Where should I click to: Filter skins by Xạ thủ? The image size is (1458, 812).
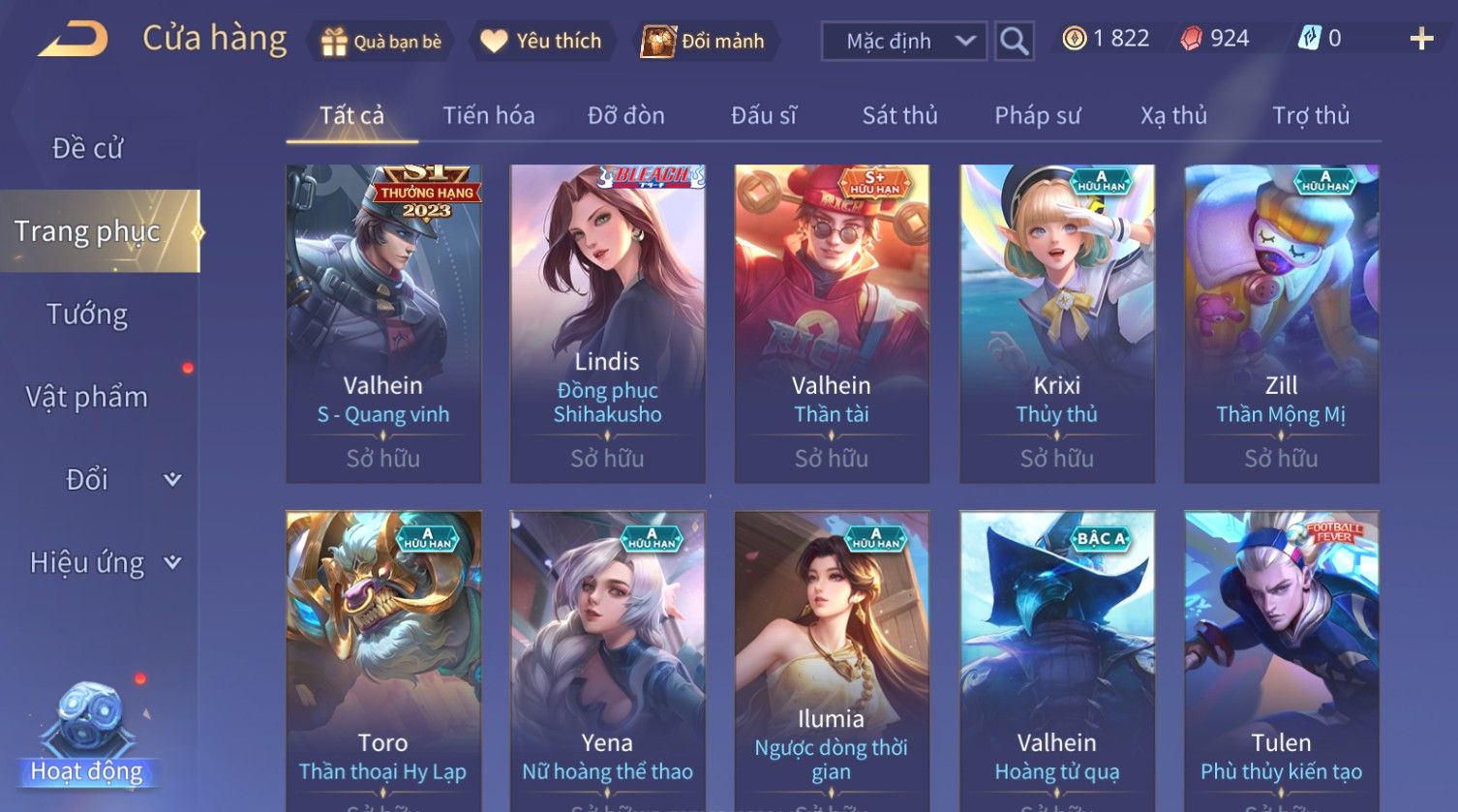click(x=1173, y=116)
